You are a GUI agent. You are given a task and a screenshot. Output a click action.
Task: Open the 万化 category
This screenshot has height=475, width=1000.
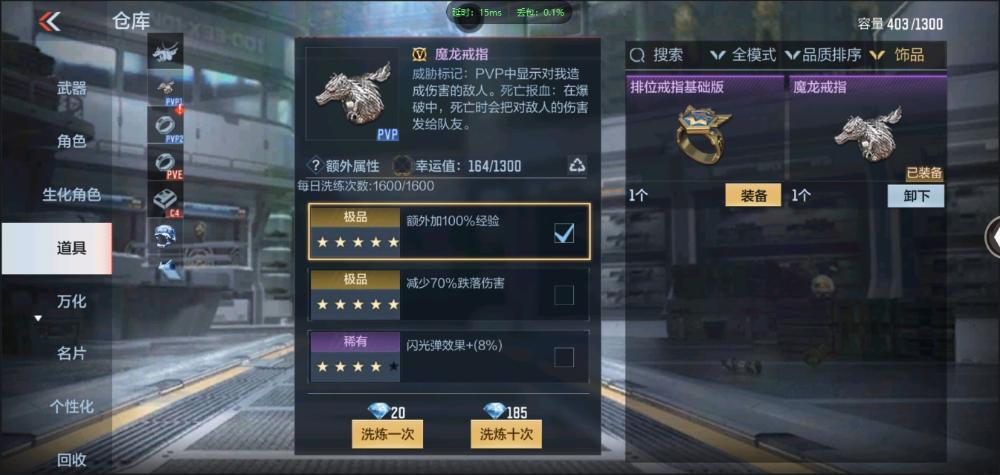tap(71, 300)
